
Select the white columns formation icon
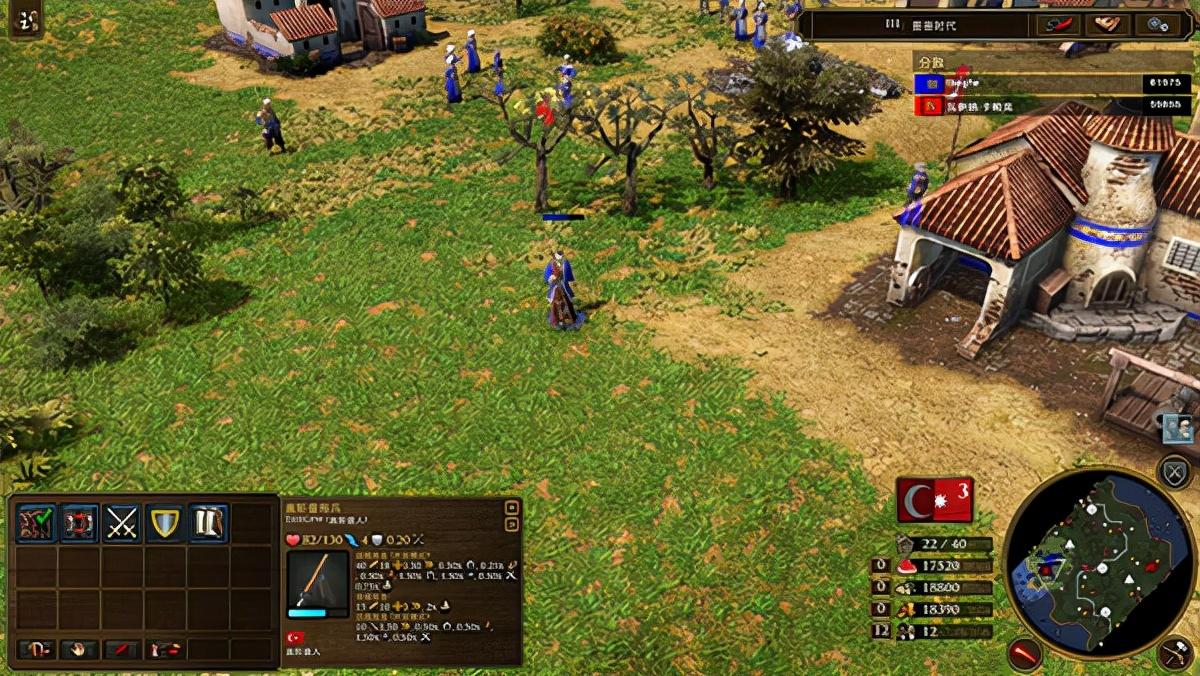[208, 523]
